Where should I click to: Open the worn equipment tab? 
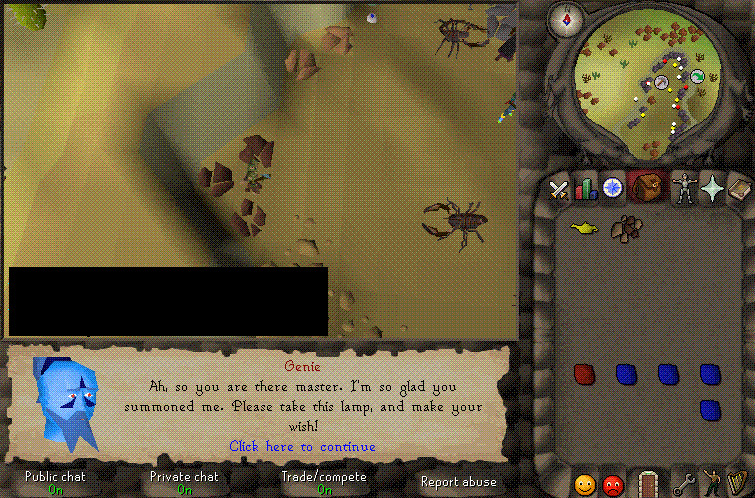tap(686, 187)
